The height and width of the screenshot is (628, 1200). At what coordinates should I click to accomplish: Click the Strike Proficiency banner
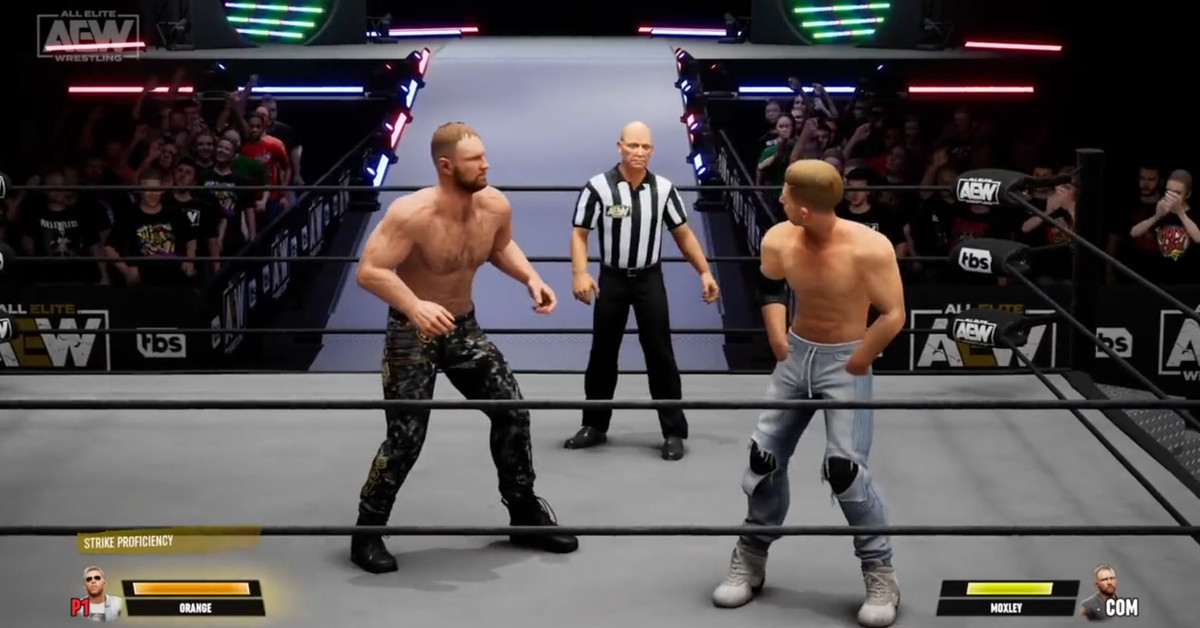[168, 541]
